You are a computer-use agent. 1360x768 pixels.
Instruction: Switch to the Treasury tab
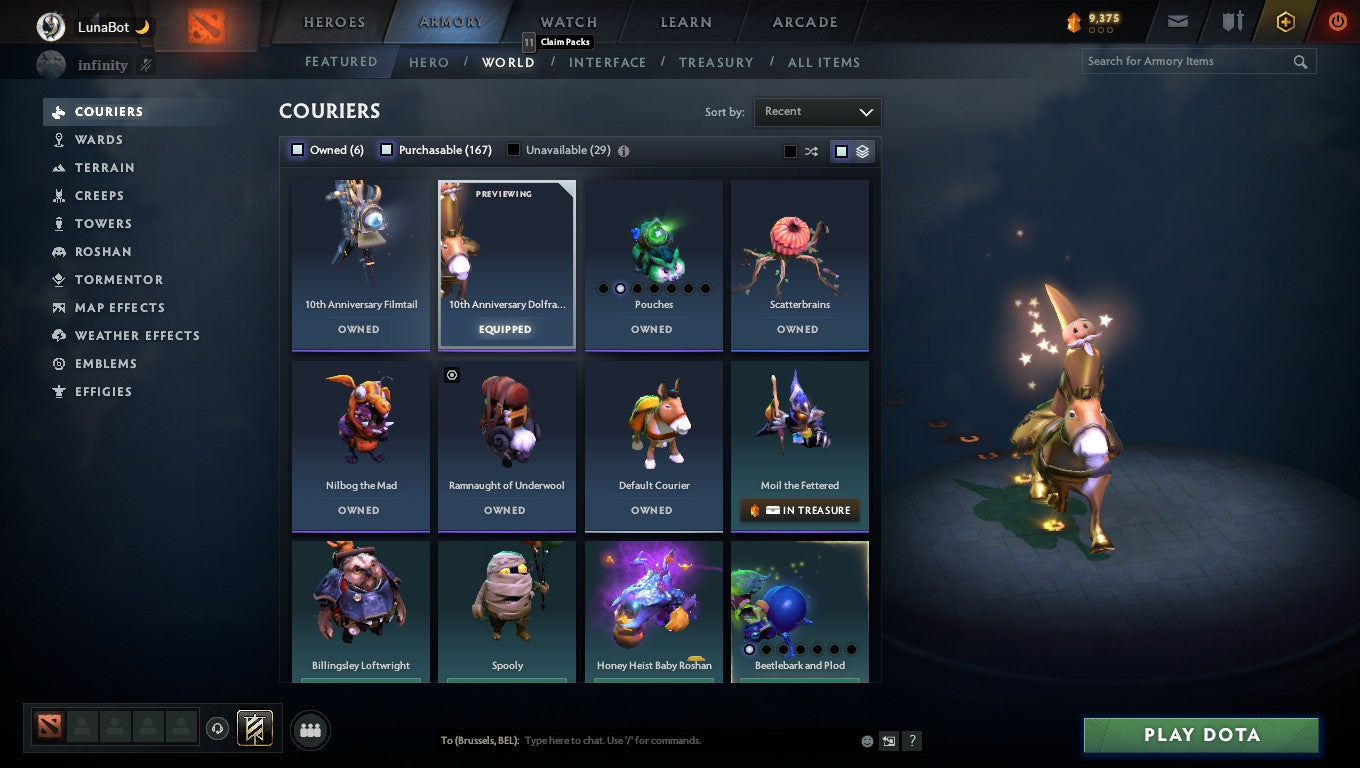click(x=716, y=62)
